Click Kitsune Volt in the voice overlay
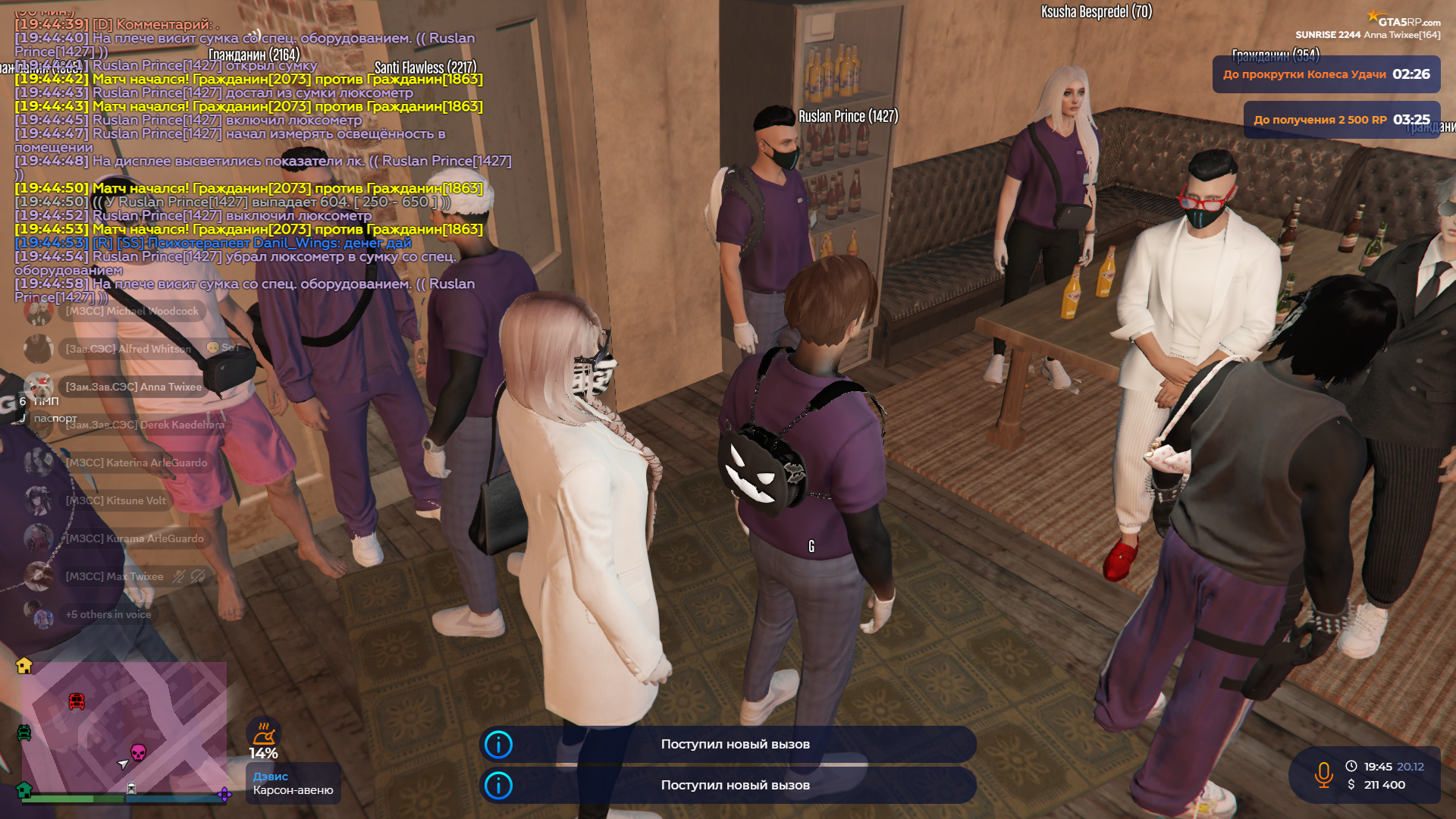Image resolution: width=1456 pixels, height=819 pixels. [x=115, y=500]
